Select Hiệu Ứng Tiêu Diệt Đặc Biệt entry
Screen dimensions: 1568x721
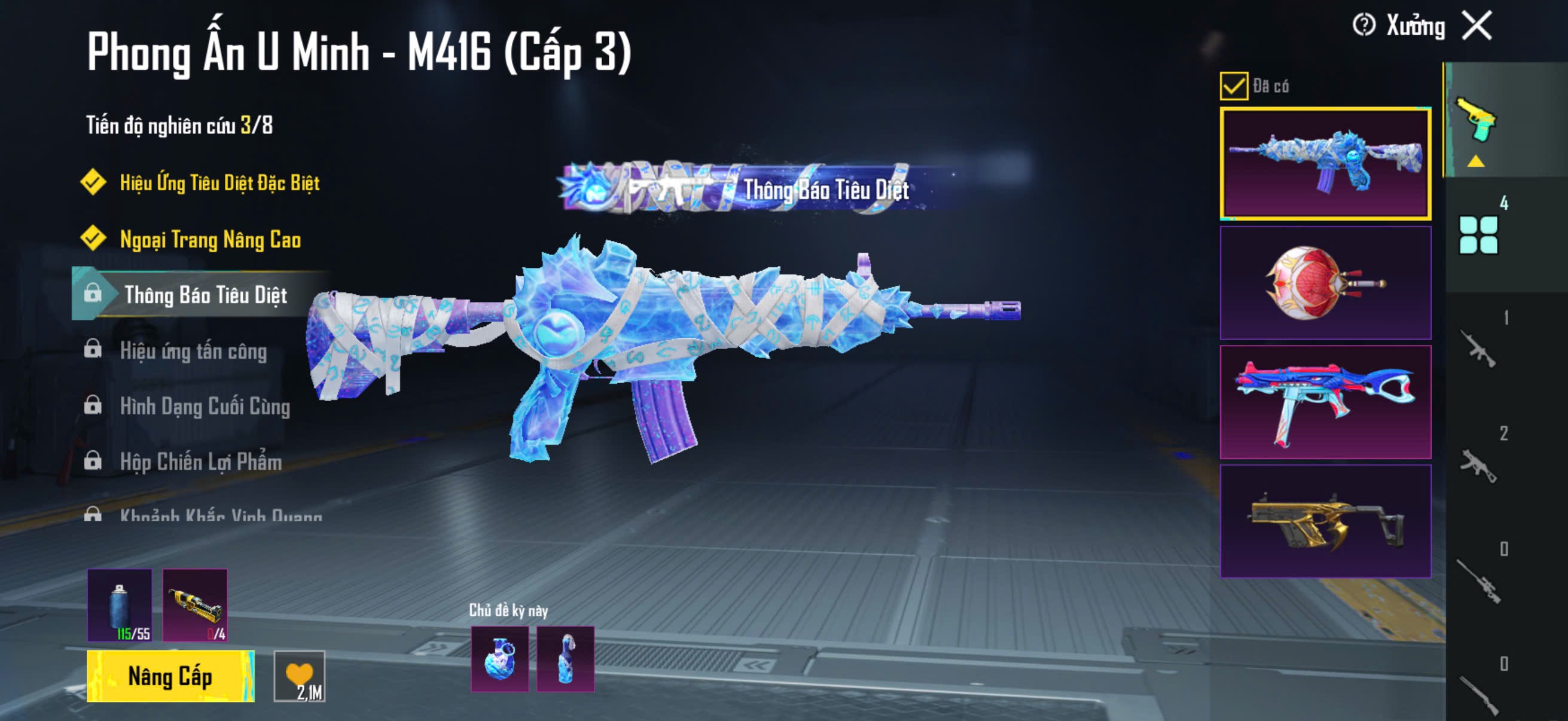219,182
